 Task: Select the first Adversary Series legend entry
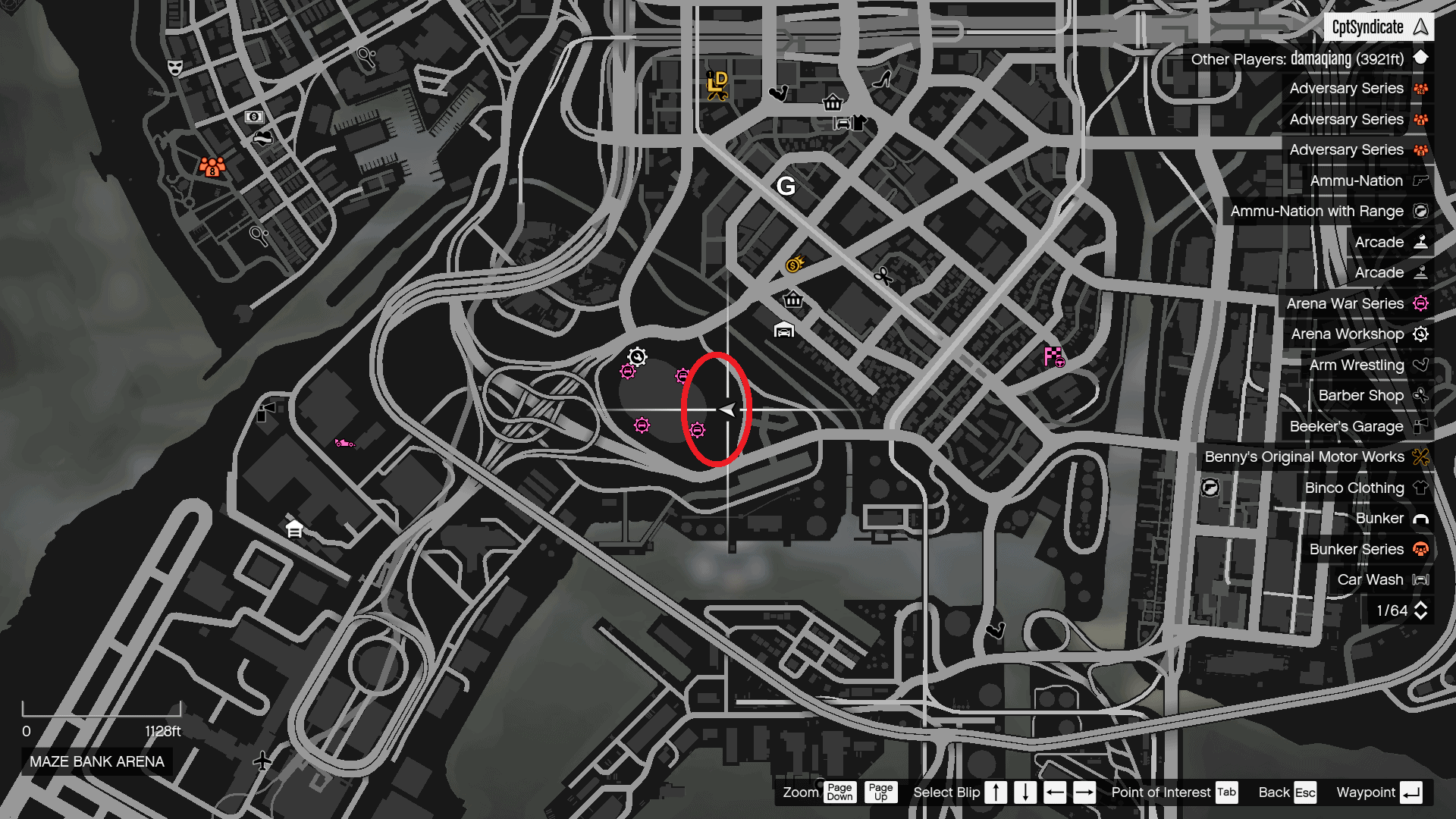point(1419,88)
